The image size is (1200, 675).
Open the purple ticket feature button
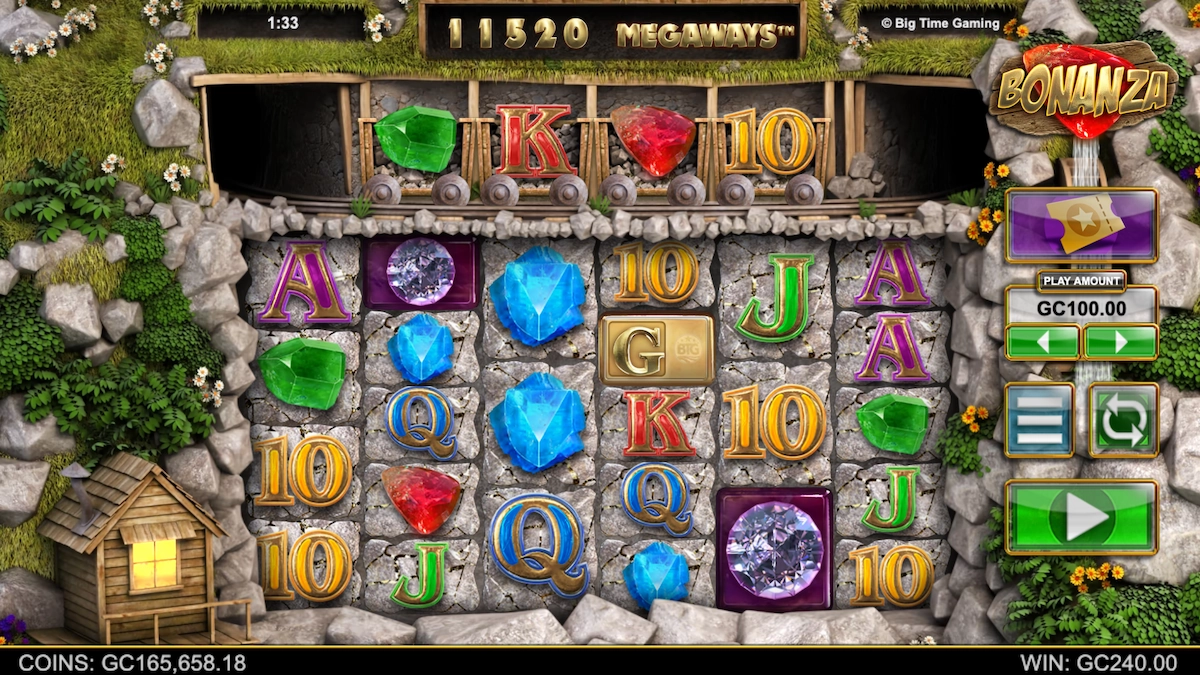pos(1081,226)
